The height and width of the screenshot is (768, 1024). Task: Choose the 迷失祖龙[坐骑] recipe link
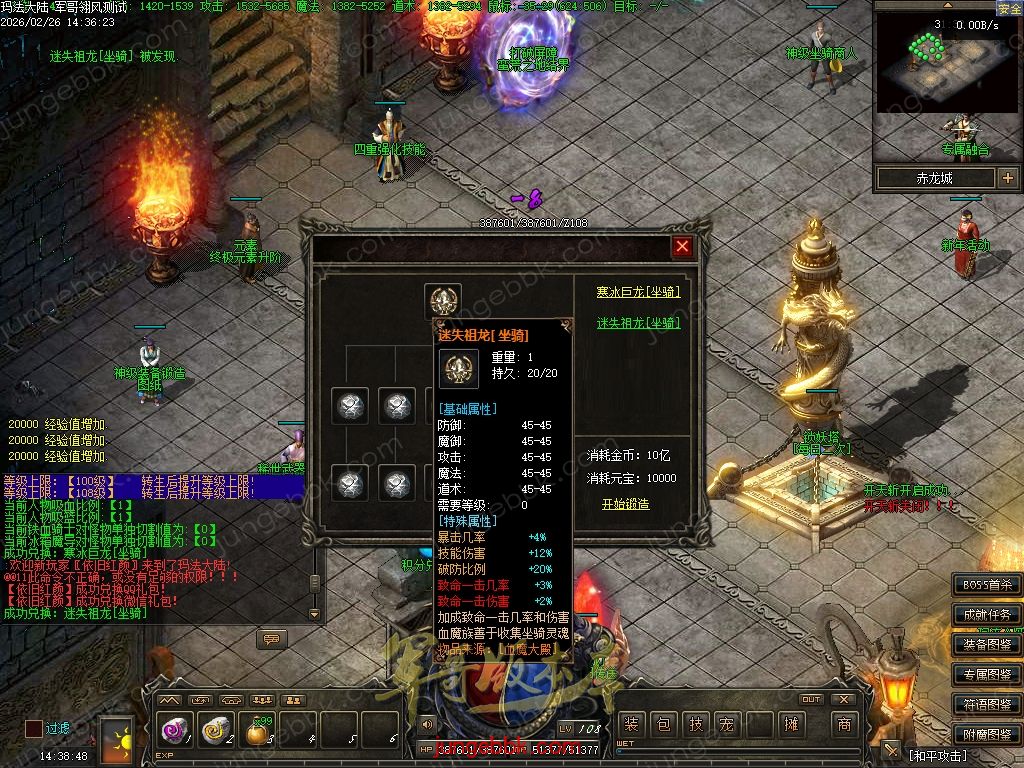click(x=638, y=323)
